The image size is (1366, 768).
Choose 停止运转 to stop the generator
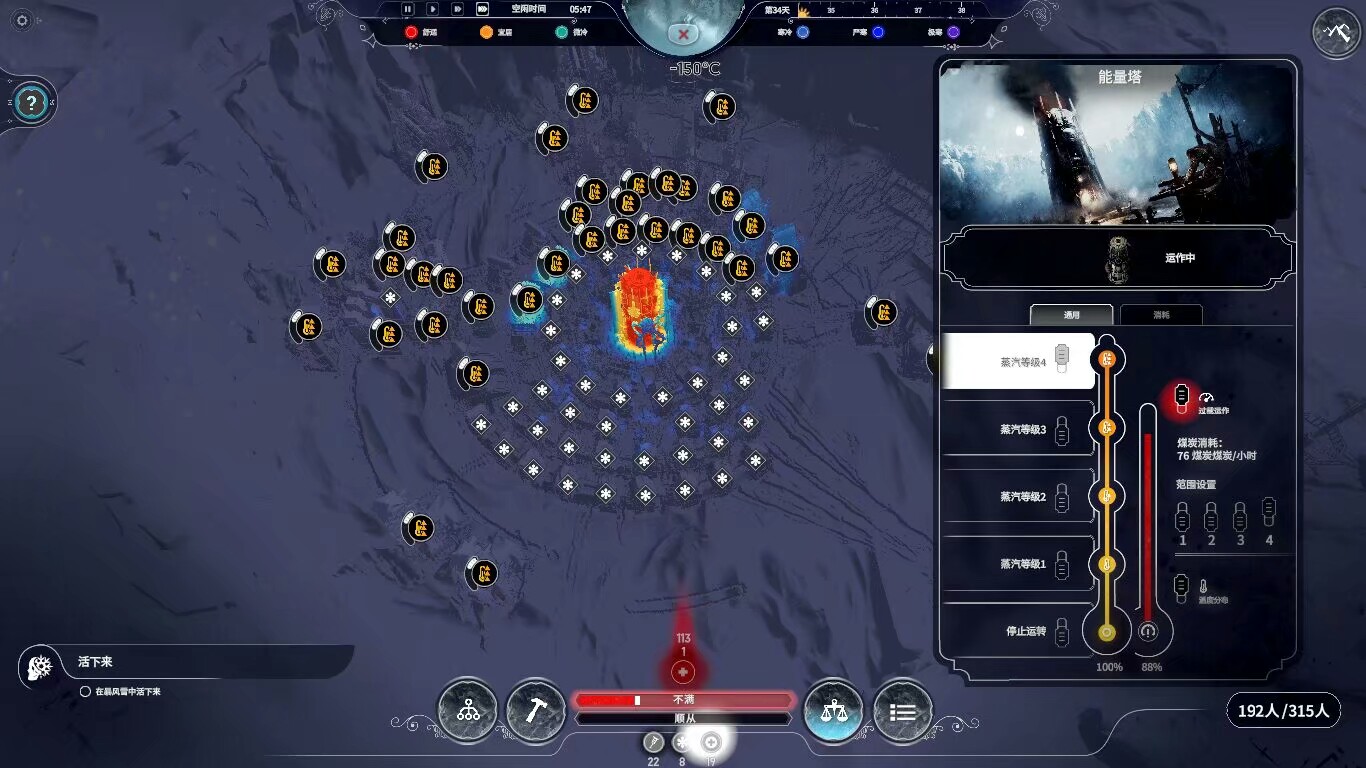click(1025, 631)
